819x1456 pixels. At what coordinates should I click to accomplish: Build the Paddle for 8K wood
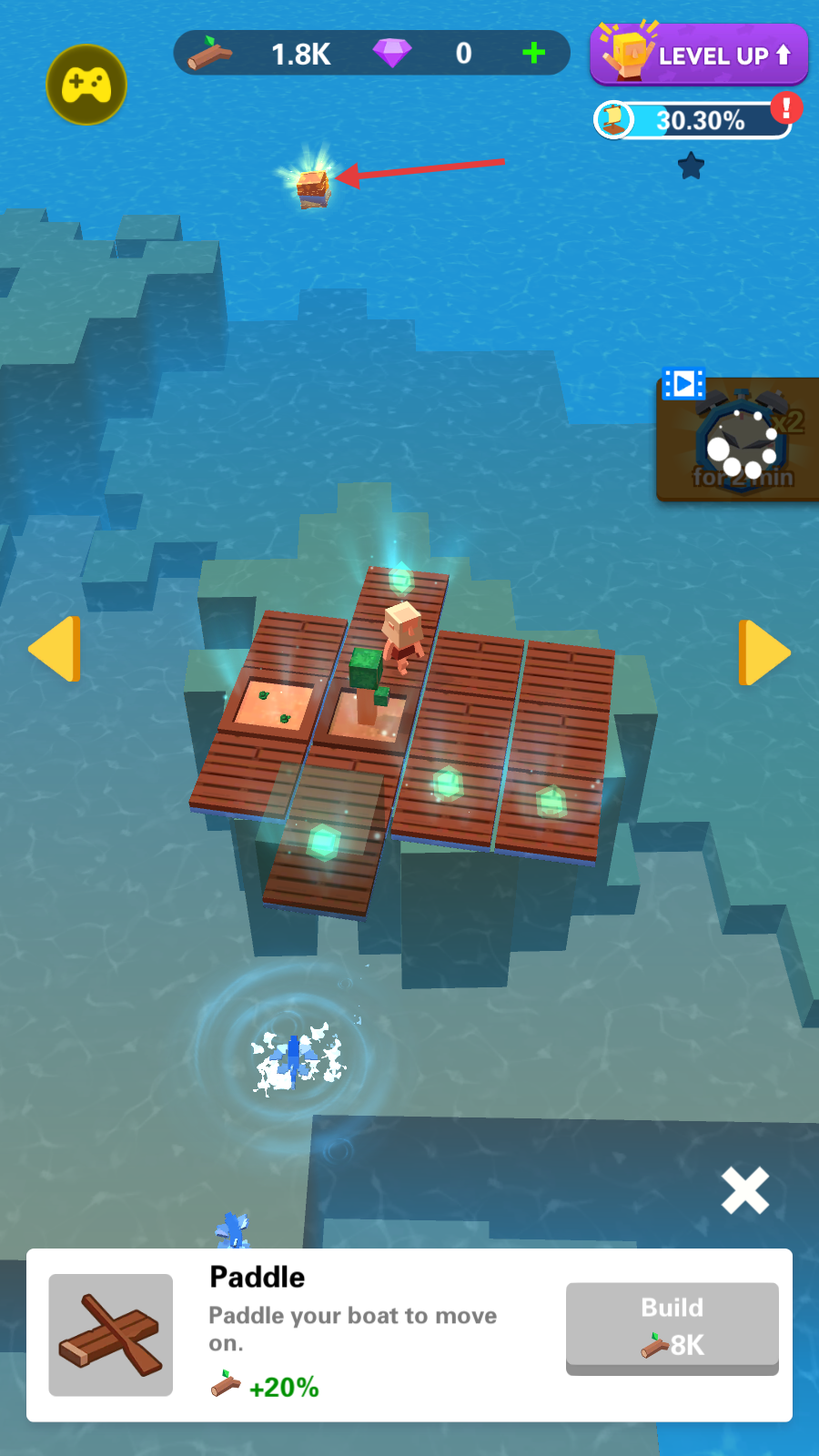(672, 1326)
